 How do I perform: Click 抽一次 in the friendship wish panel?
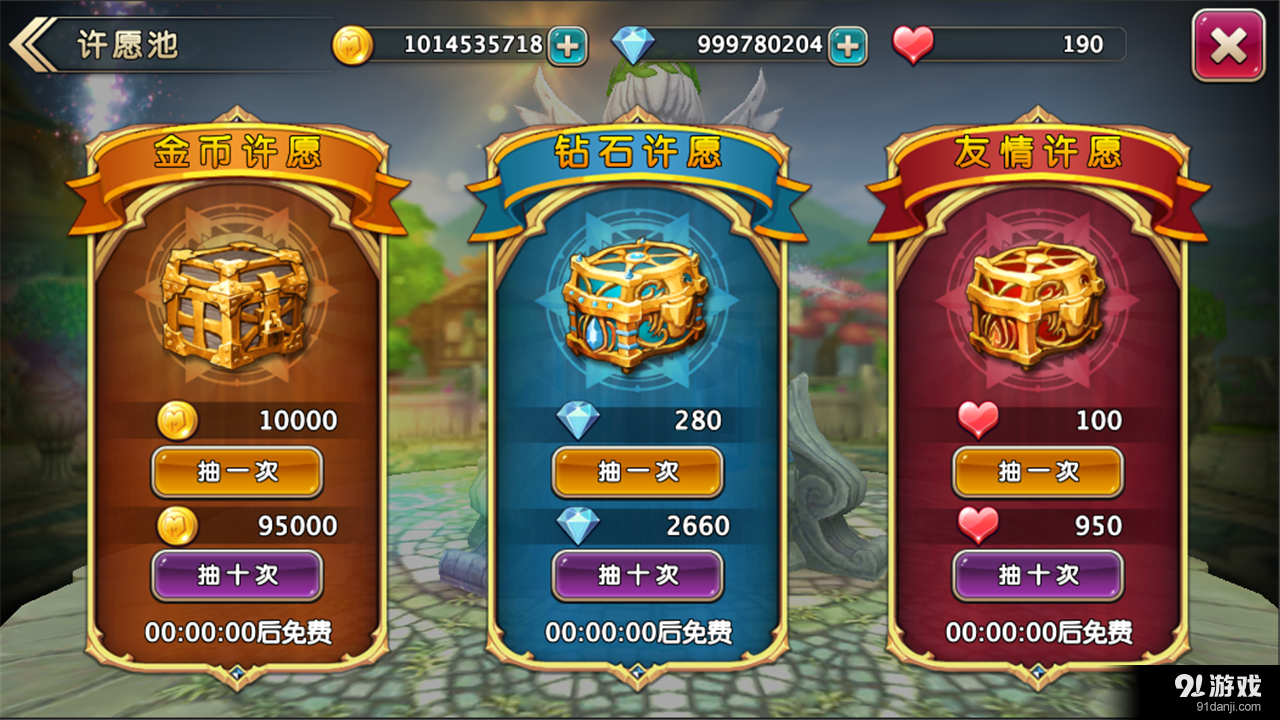point(1037,472)
